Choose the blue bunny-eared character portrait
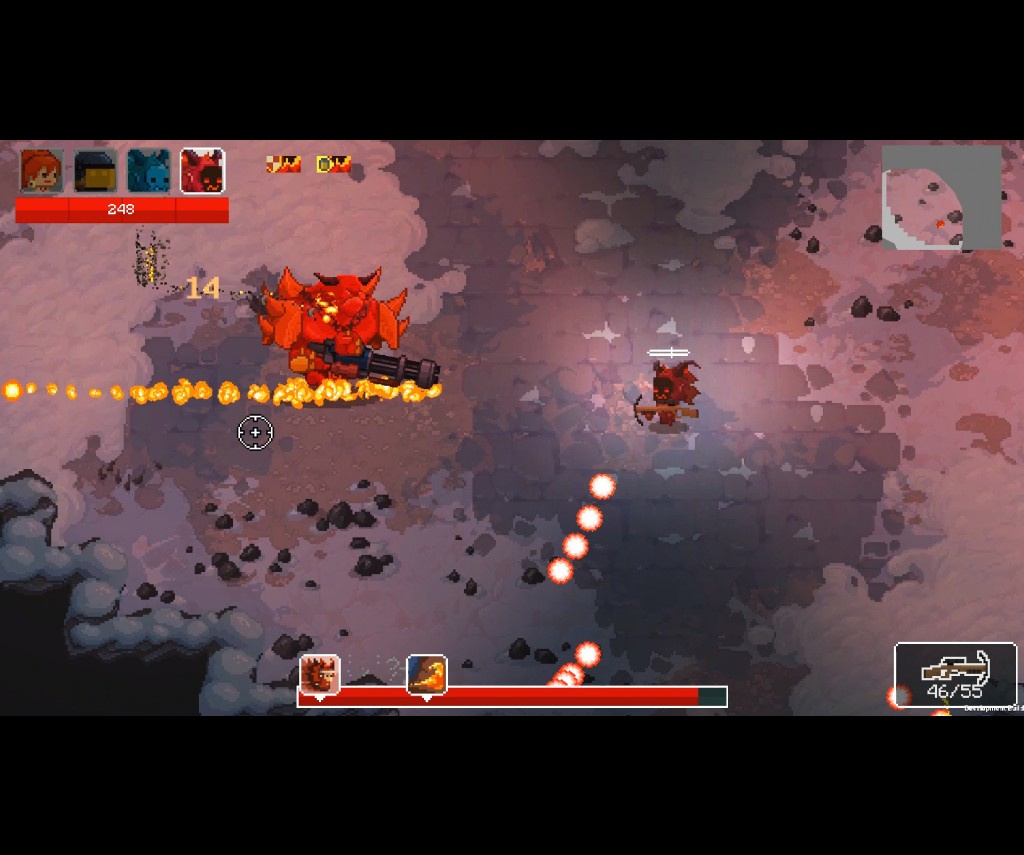 (x=149, y=171)
